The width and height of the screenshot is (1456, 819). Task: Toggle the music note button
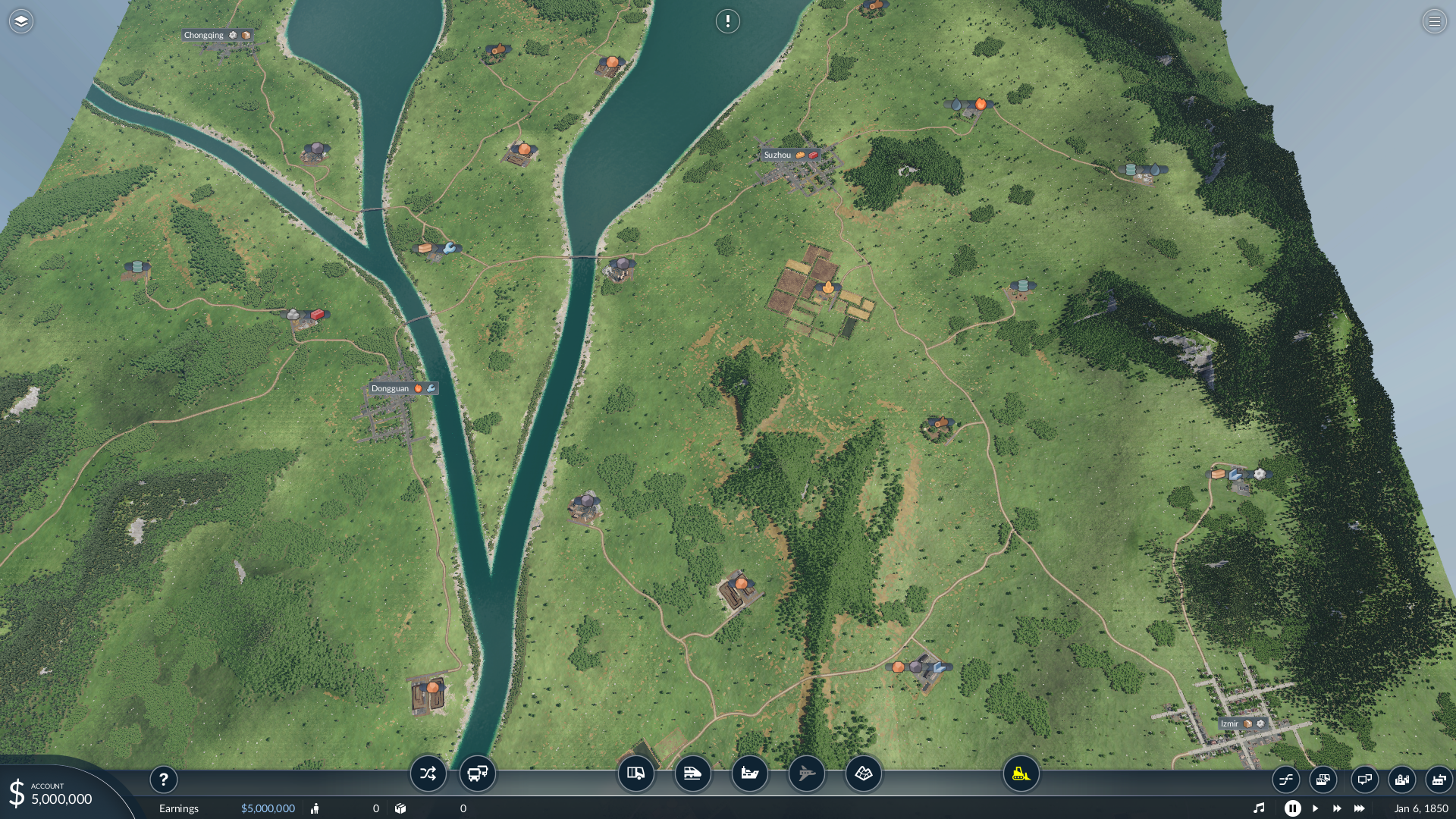[1259, 808]
